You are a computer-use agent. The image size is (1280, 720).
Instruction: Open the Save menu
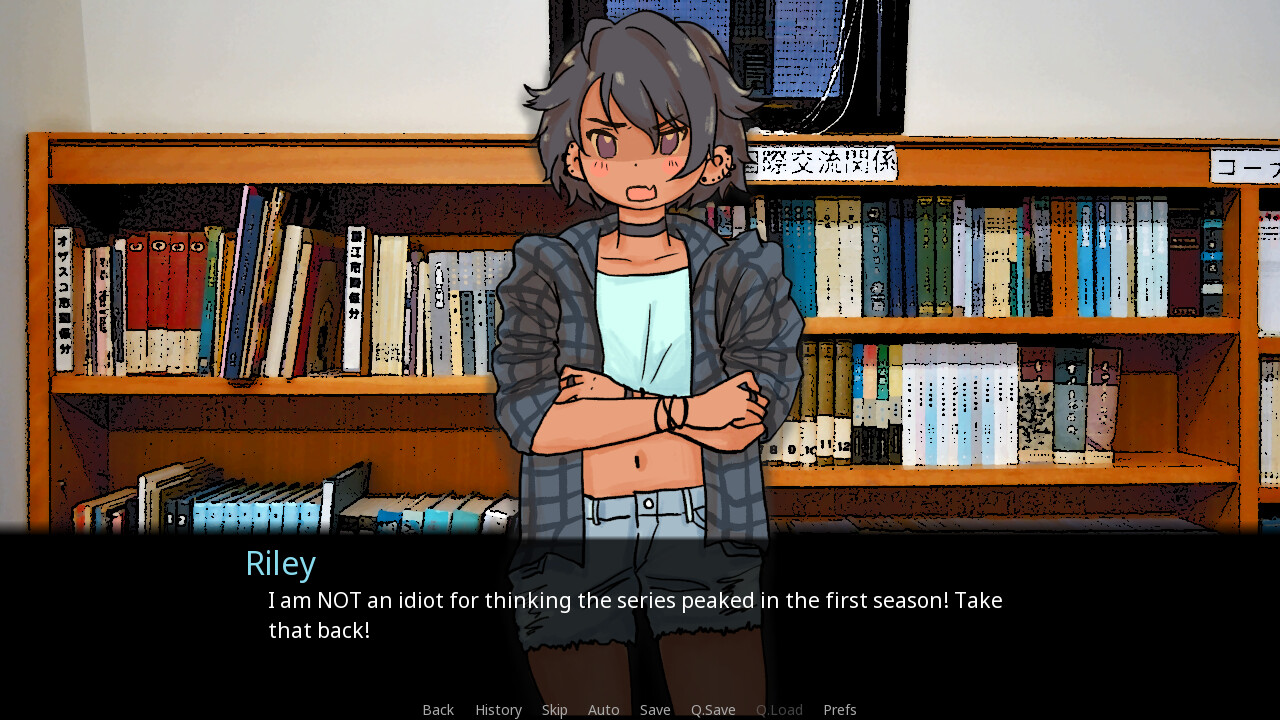pos(655,710)
